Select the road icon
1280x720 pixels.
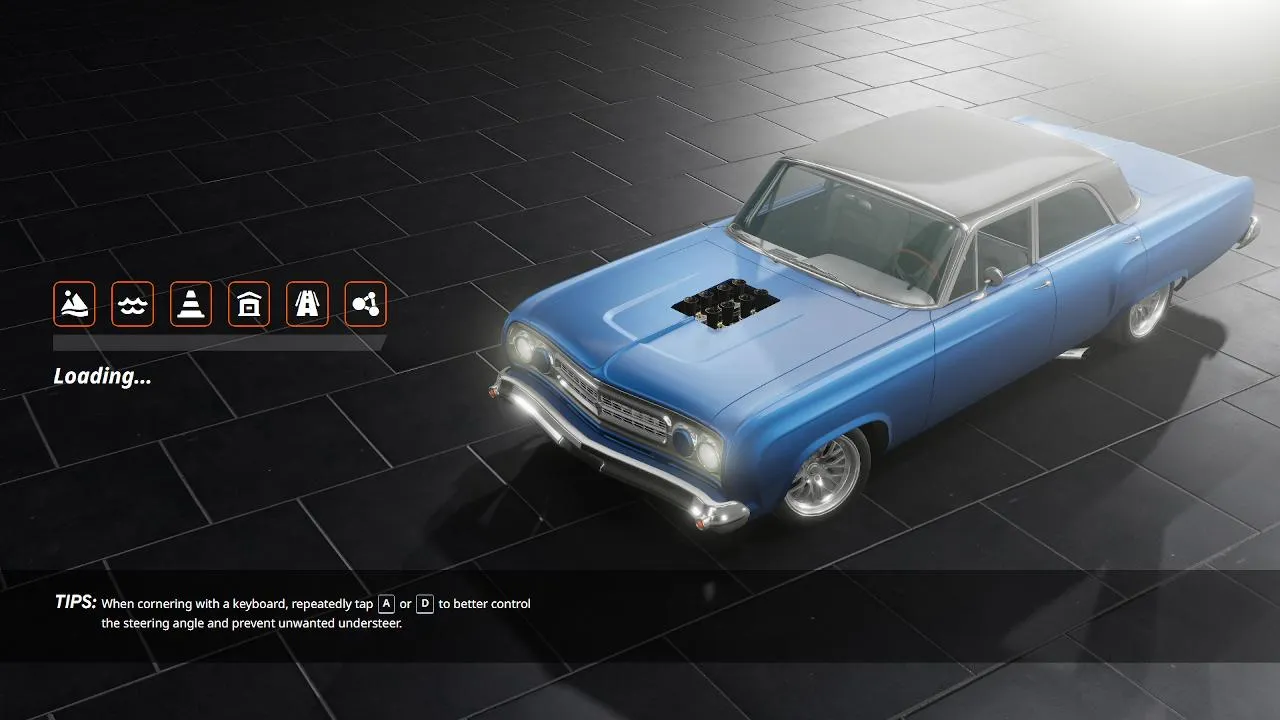click(x=307, y=303)
